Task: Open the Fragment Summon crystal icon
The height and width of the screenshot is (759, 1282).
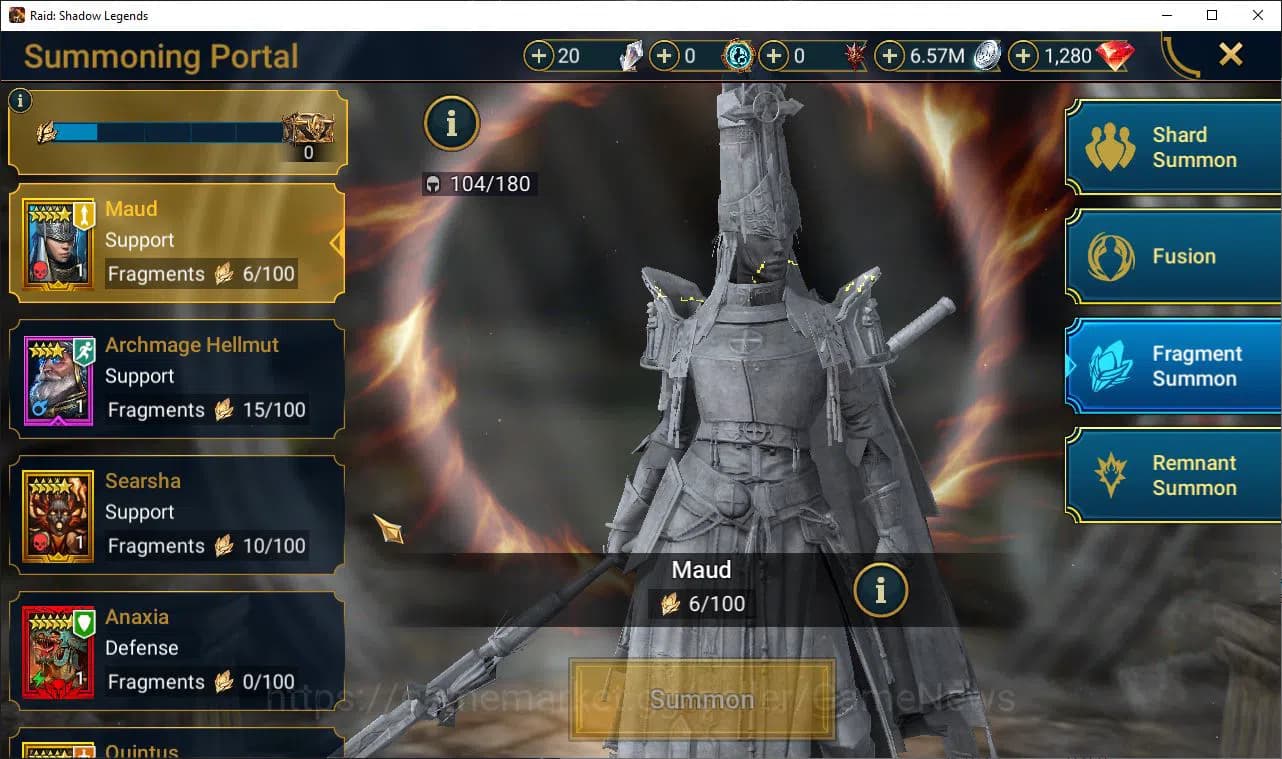Action: (1109, 366)
